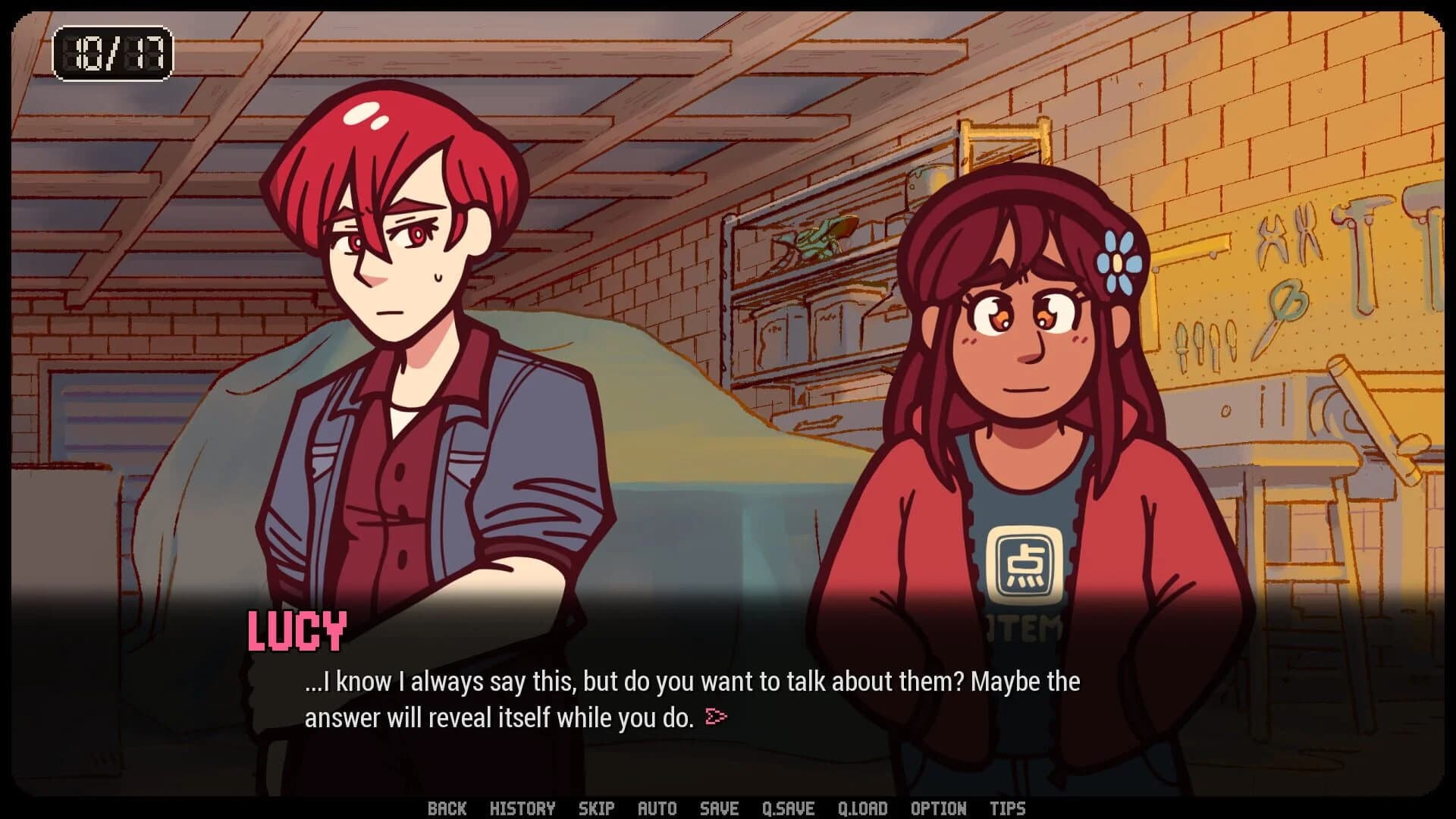1456x819 pixels.
Task: Enable SKIP mode for read text
Action: 598,808
